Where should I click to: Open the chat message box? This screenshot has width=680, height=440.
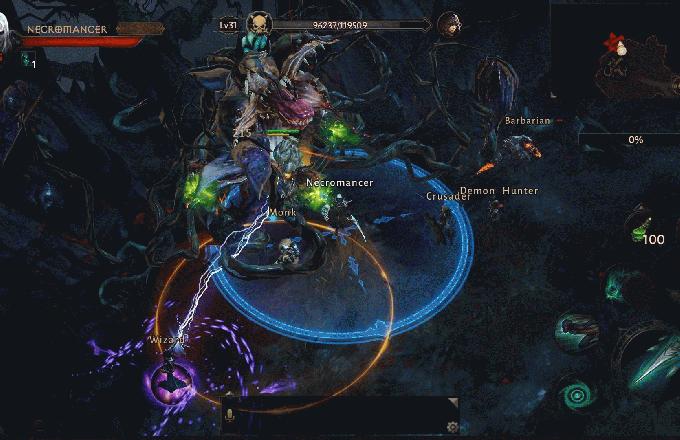coord(340,416)
